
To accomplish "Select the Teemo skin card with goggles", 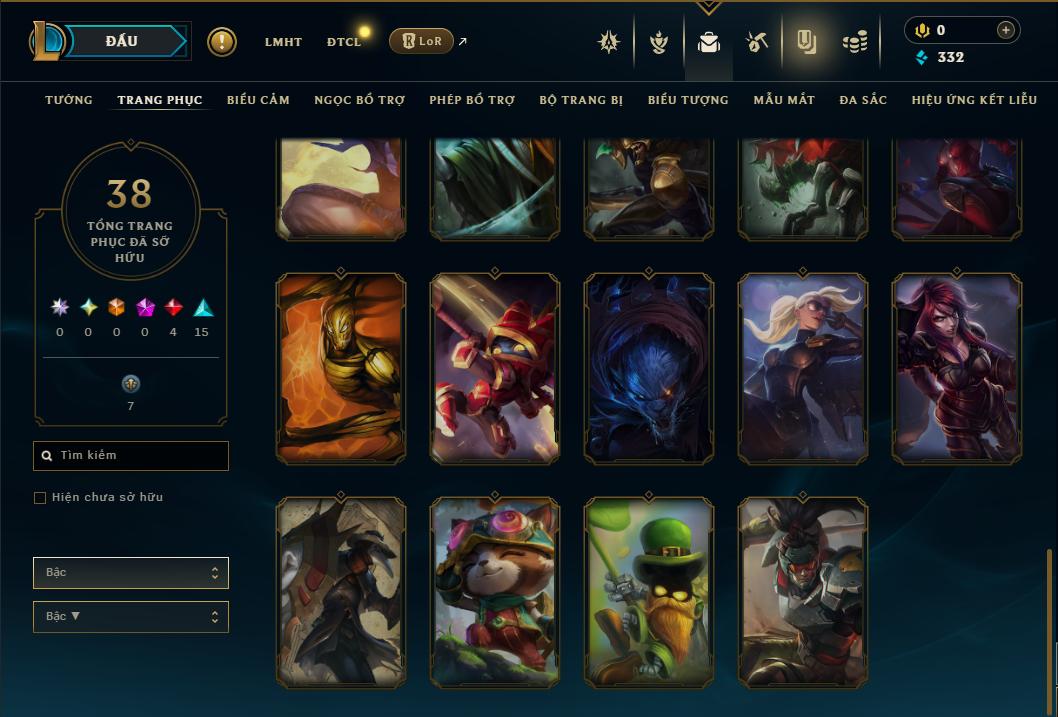I will coord(495,592).
